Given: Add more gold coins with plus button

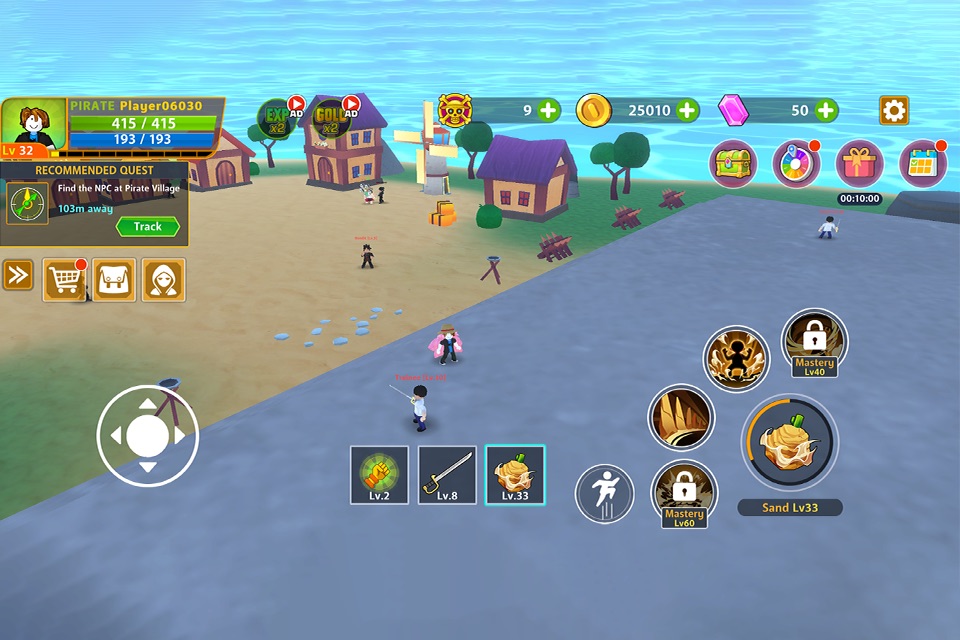Looking at the screenshot, I should [x=687, y=110].
